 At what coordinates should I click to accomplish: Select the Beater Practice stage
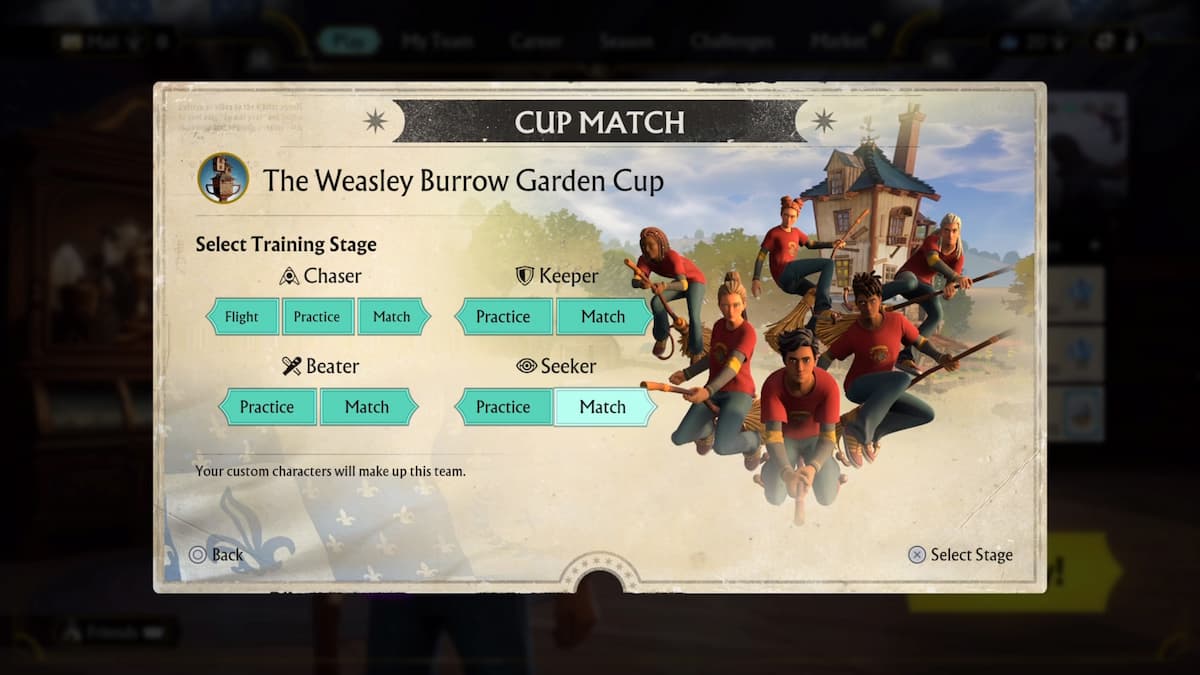click(x=267, y=407)
